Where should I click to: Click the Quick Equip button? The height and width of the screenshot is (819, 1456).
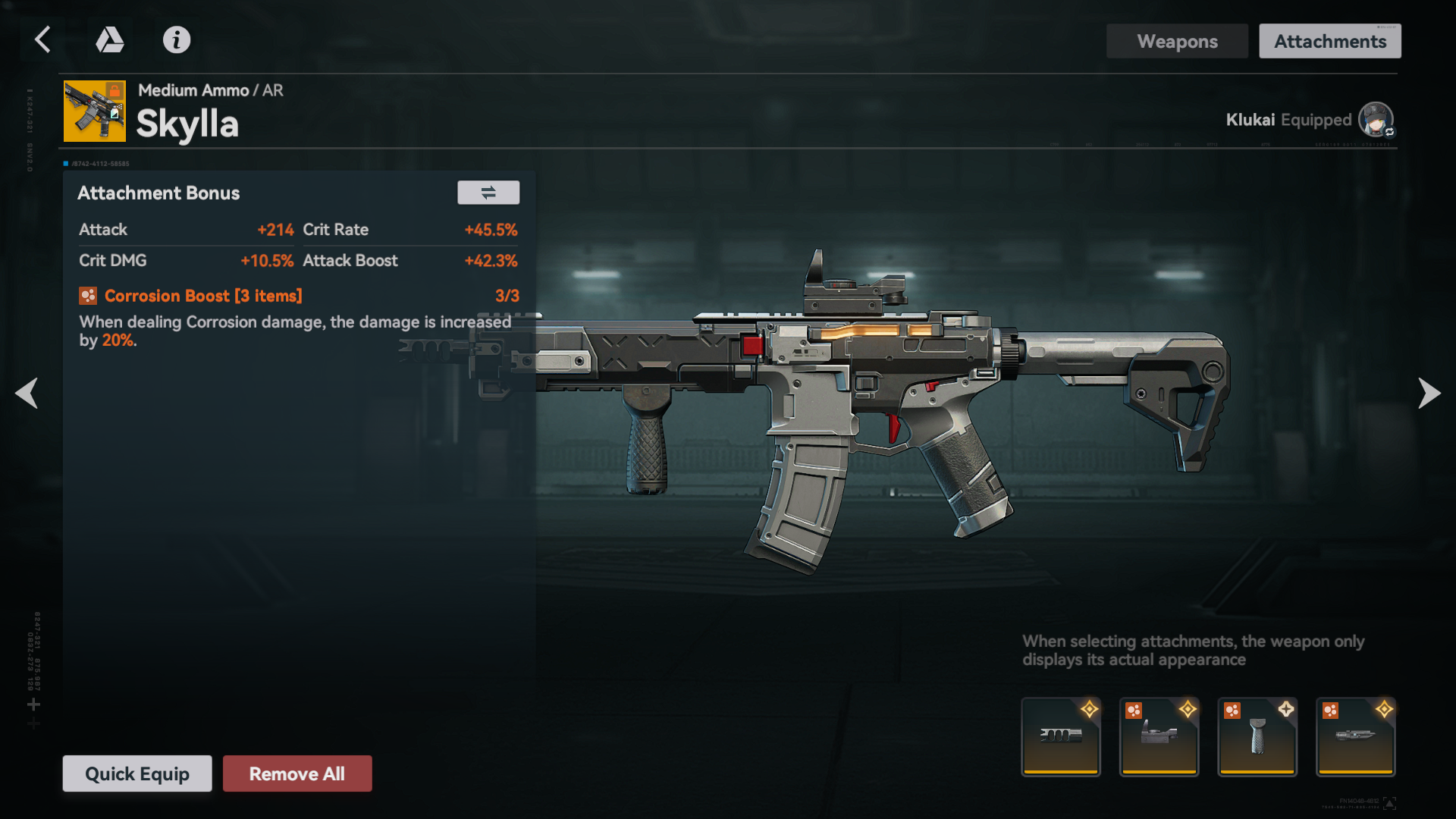137,773
